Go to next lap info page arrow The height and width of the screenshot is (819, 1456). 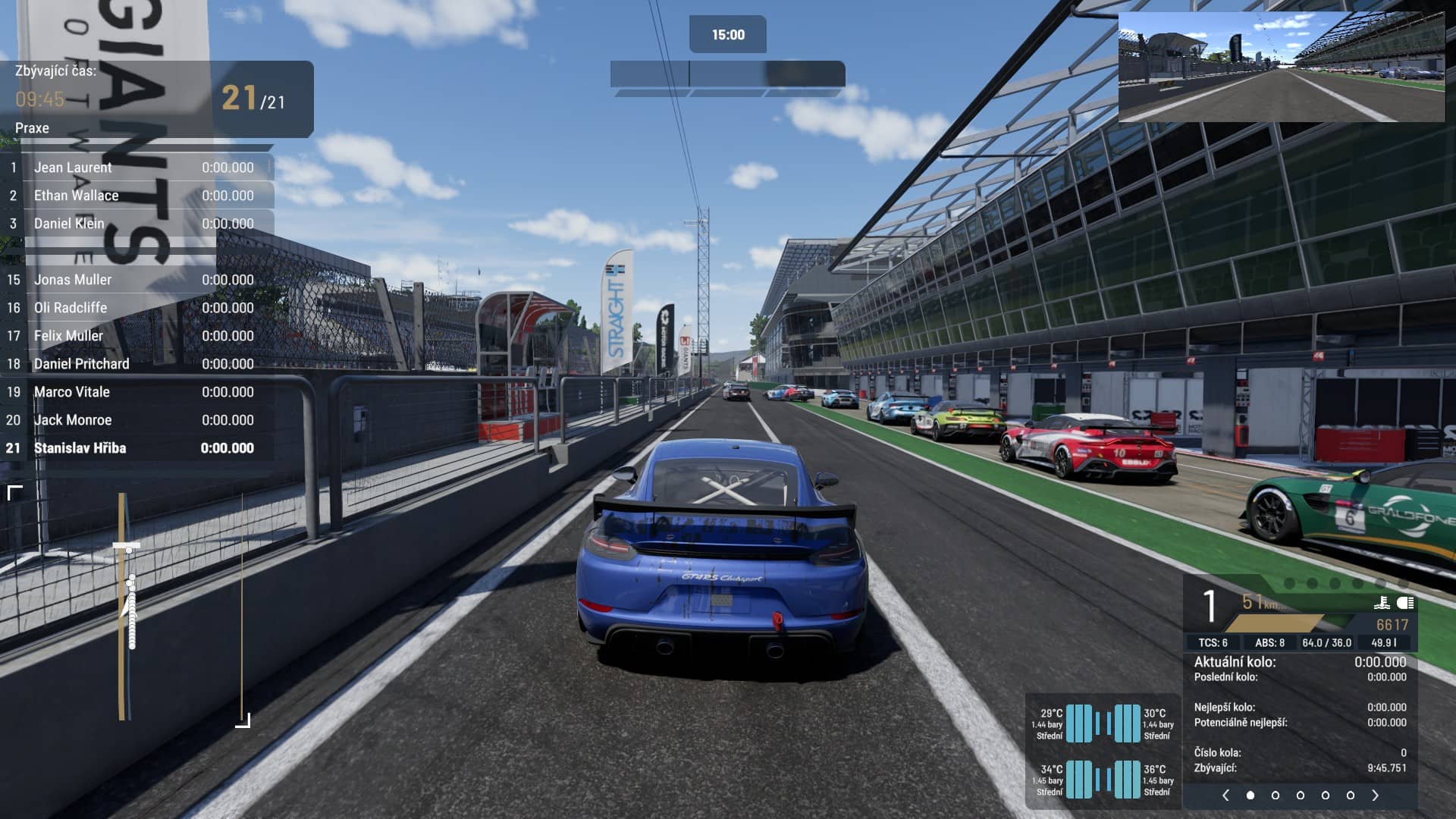1376,795
